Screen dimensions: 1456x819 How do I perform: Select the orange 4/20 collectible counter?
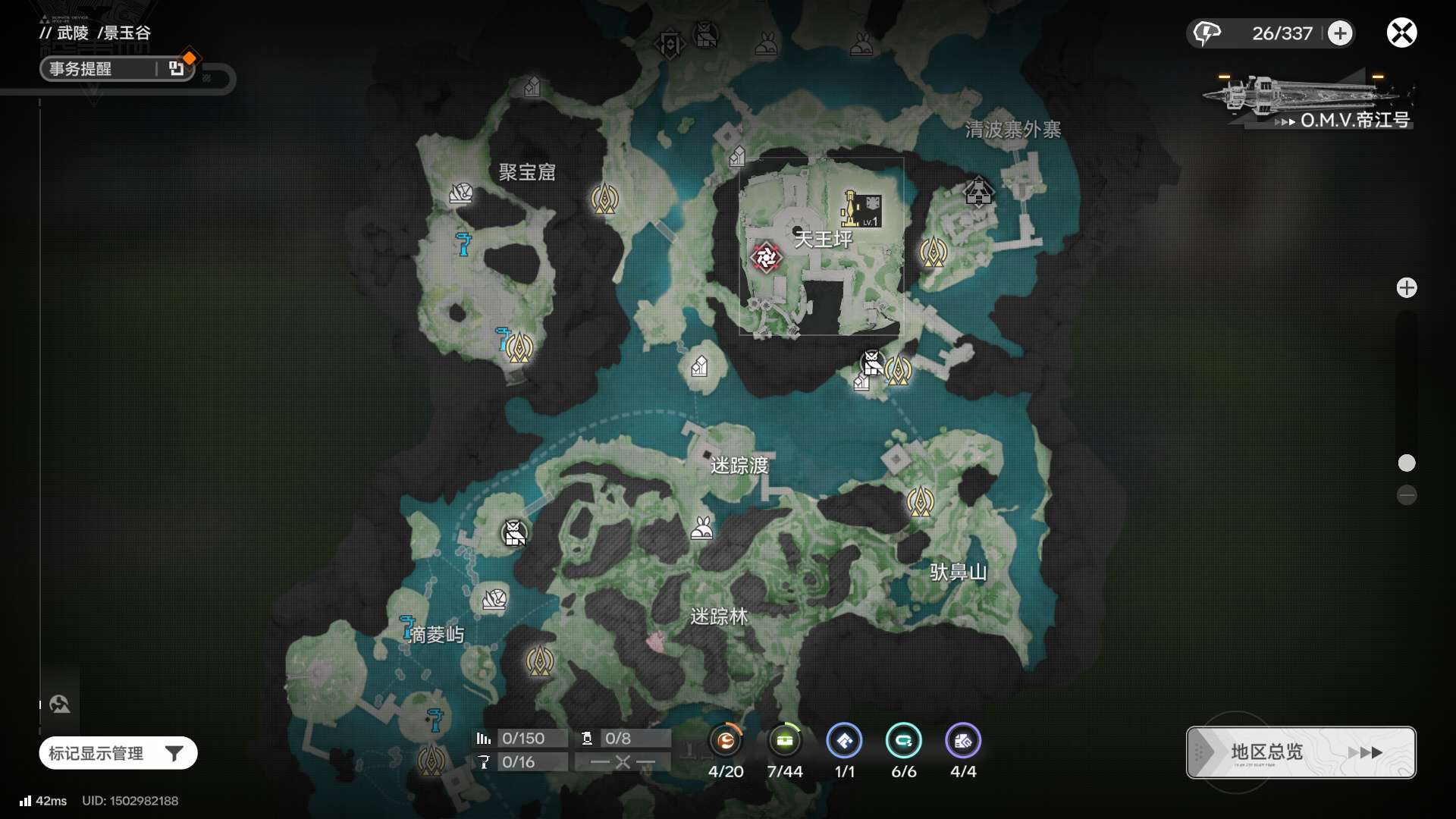point(726,742)
